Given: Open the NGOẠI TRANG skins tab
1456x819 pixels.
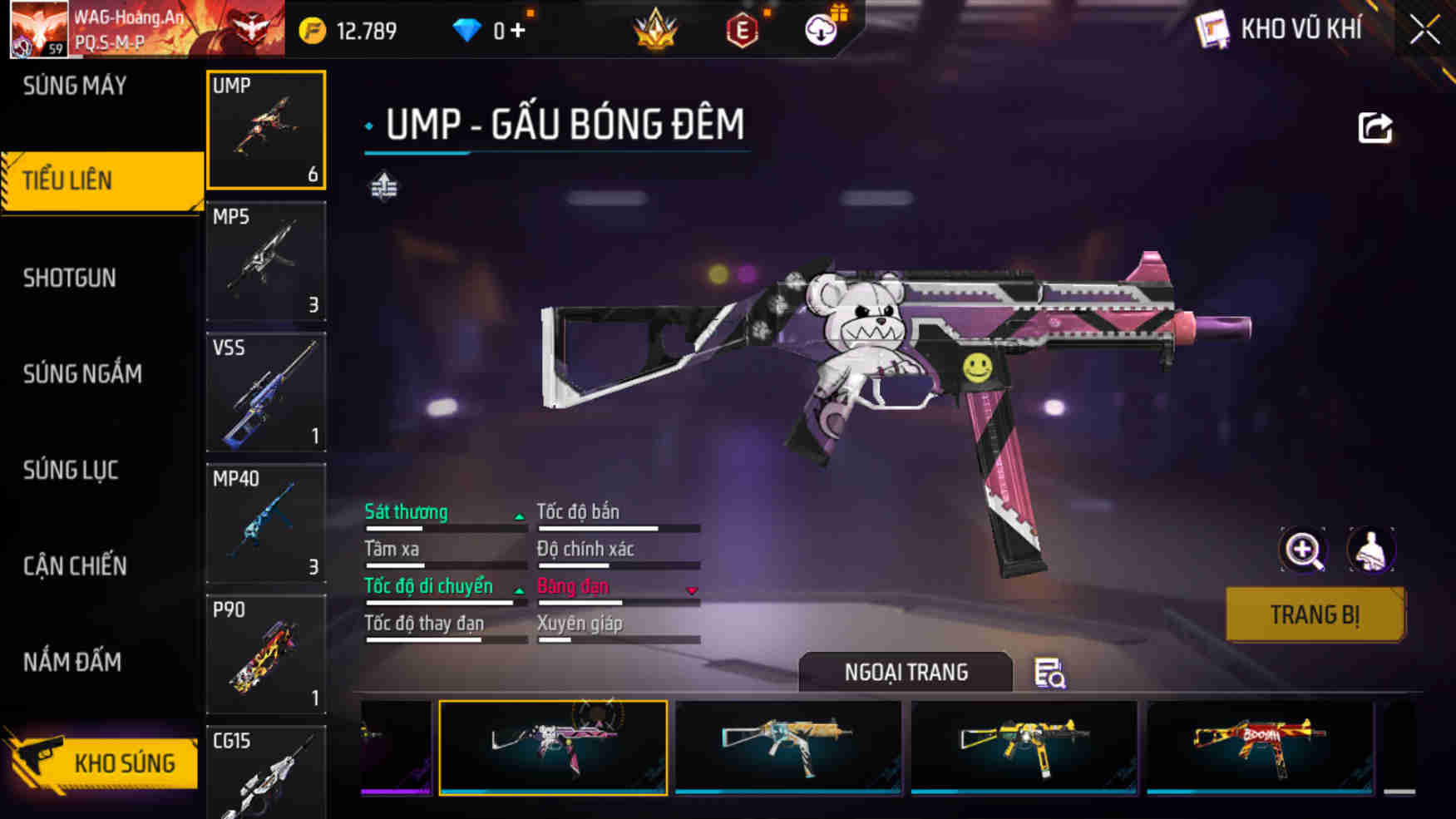Looking at the screenshot, I should coord(906,672).
